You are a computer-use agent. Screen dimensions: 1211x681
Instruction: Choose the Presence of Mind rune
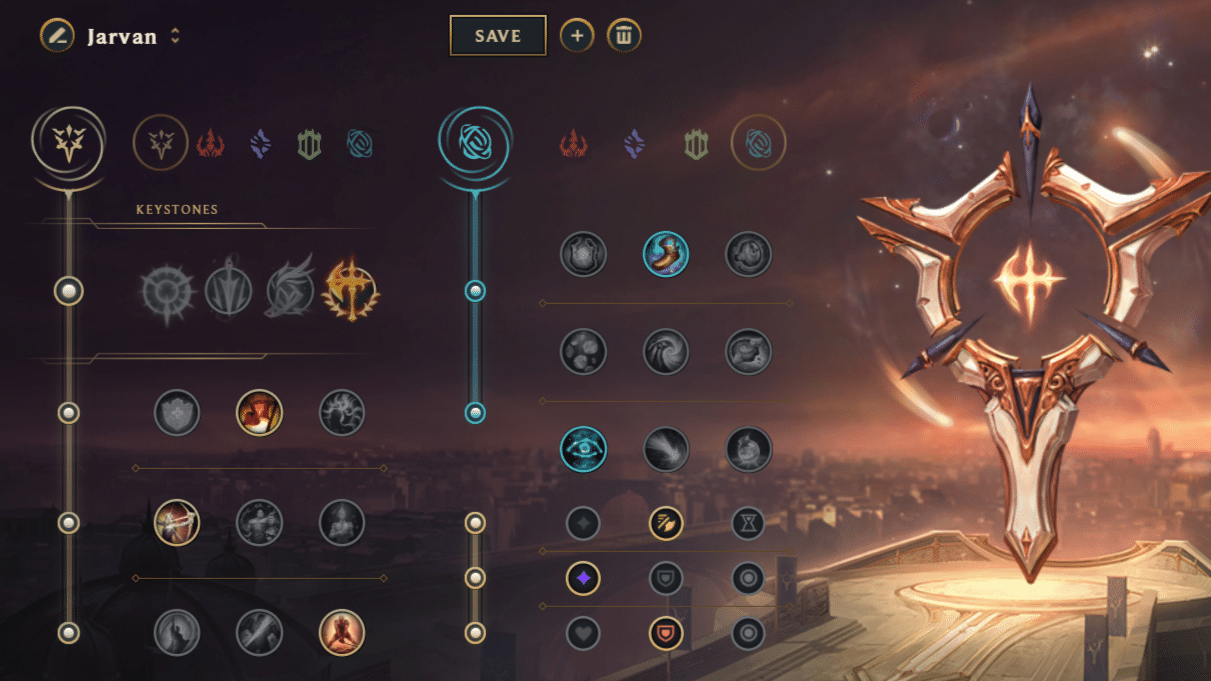click(x=341, y=412)
